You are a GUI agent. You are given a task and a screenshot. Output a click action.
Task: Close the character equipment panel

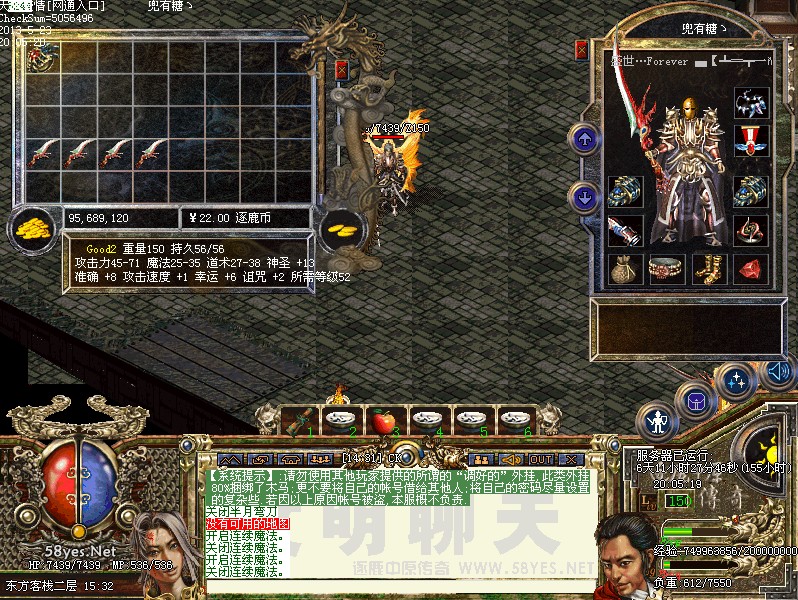[x=581, y=50]
